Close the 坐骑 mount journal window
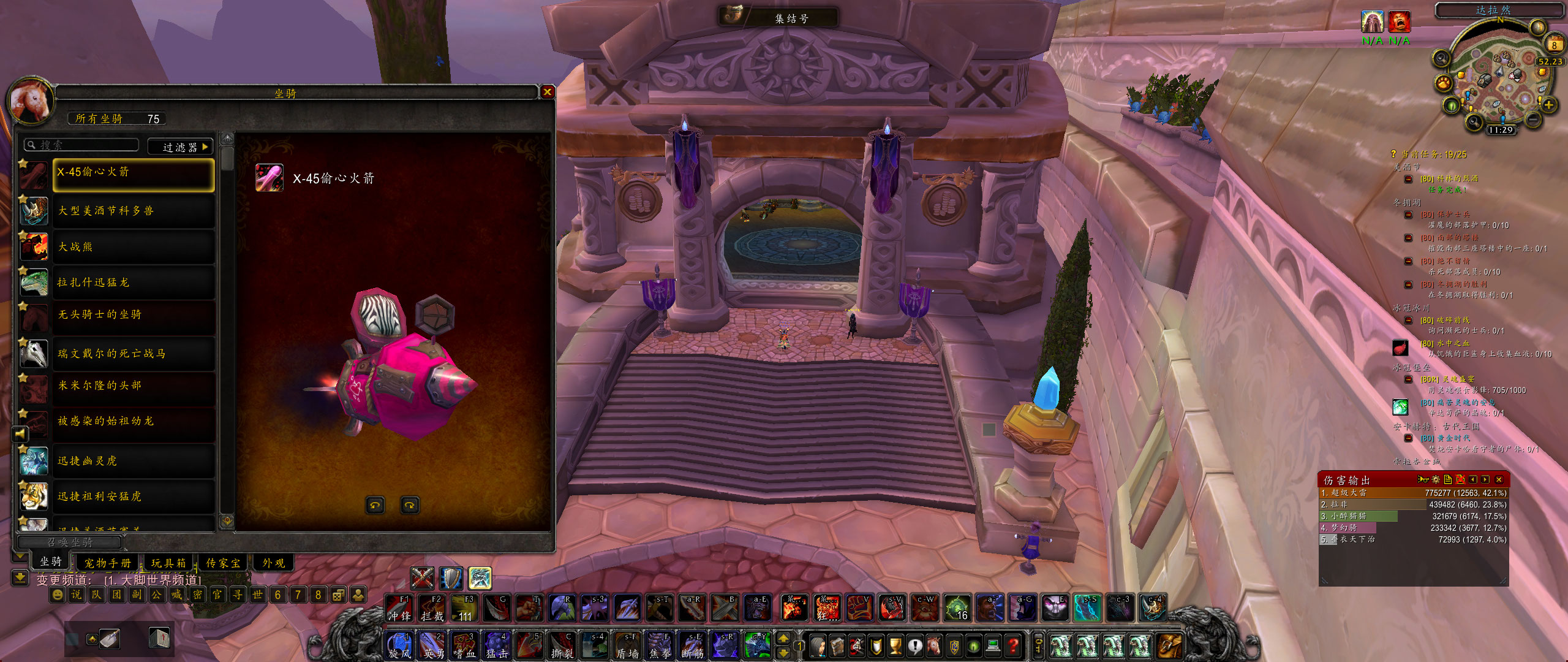Image resolution: width=1568 pixels, height=662 pixels. click(548, 93)
